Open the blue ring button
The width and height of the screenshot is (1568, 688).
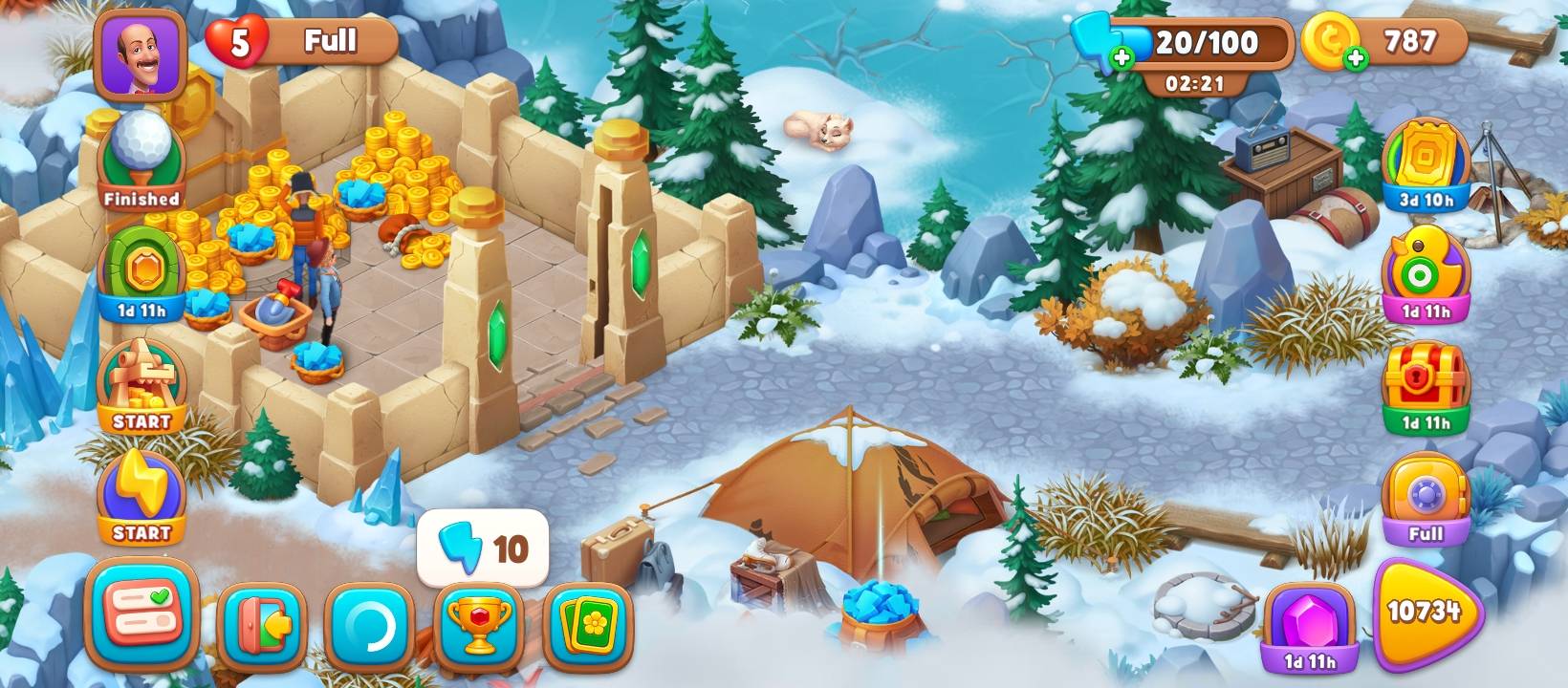pos(370,626)
